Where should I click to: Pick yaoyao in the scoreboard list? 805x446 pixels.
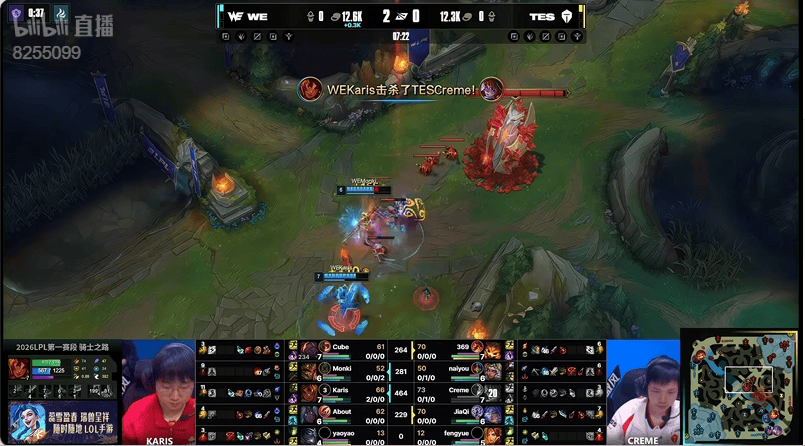click(340, 434)
